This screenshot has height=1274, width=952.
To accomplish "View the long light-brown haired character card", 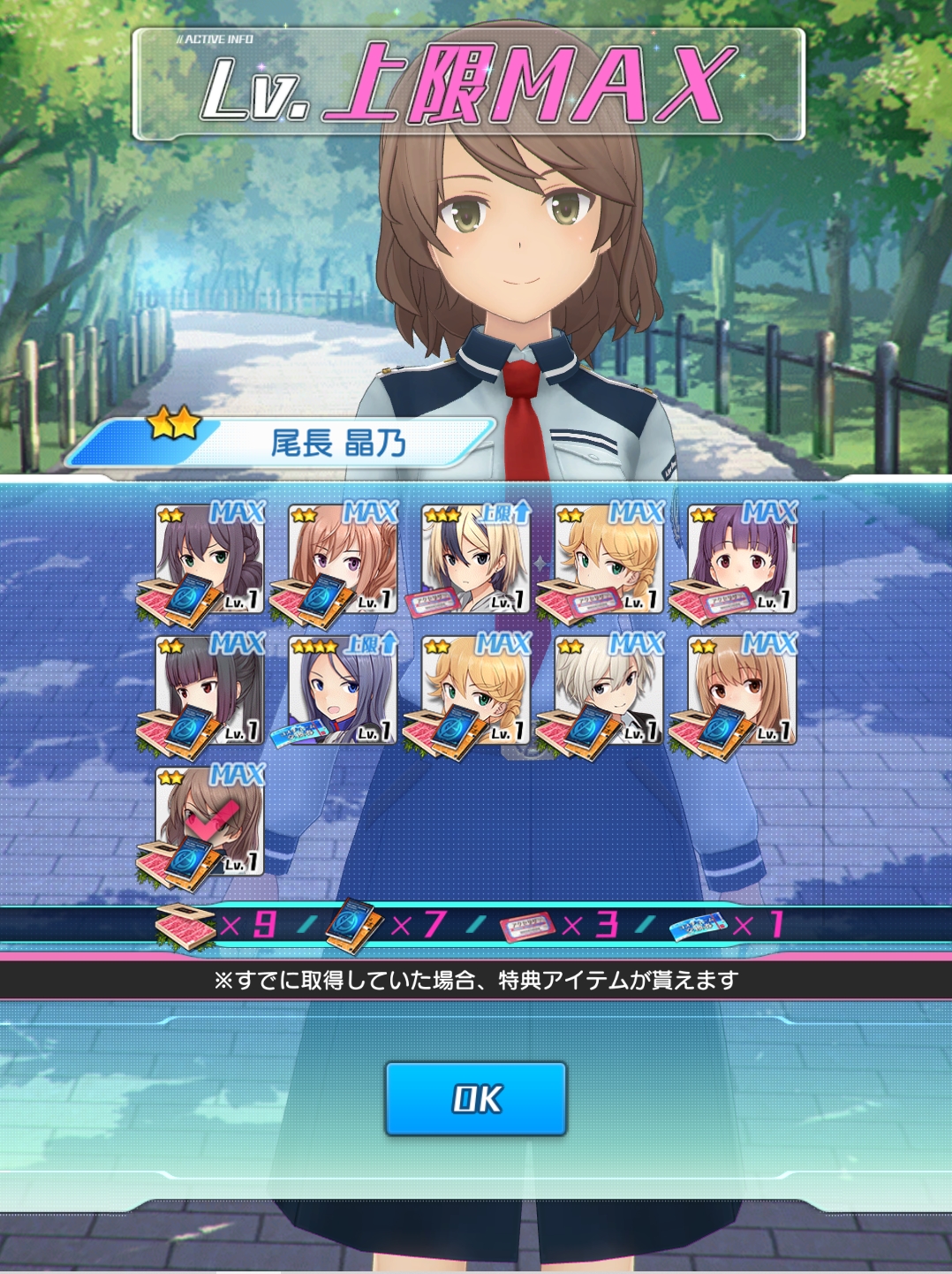I will (x=742, y=690).
